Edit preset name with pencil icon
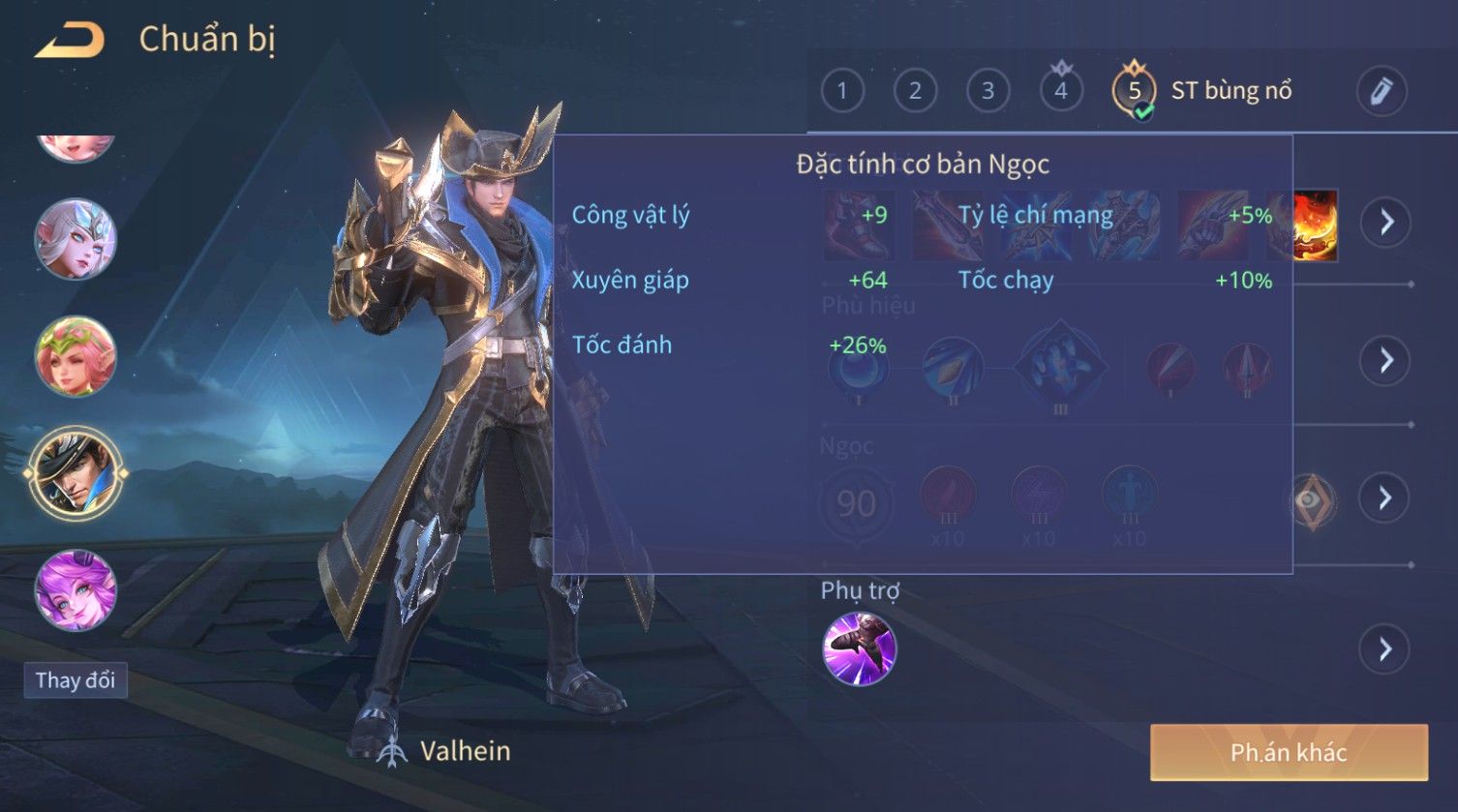This screenshot has width=1458, height=812. pos(1381,91)
